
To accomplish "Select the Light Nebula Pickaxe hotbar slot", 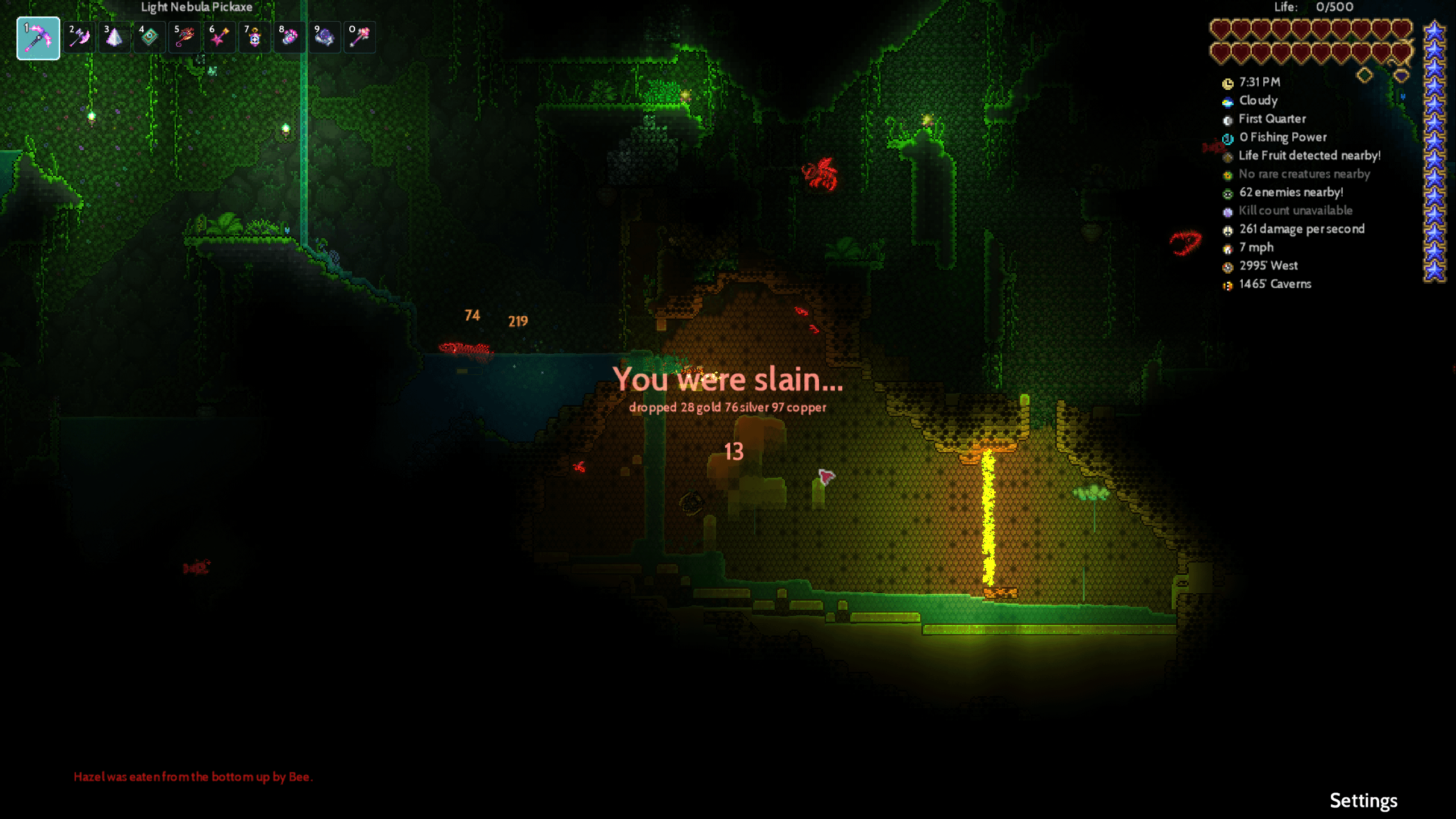I will (x=38, y=38).
